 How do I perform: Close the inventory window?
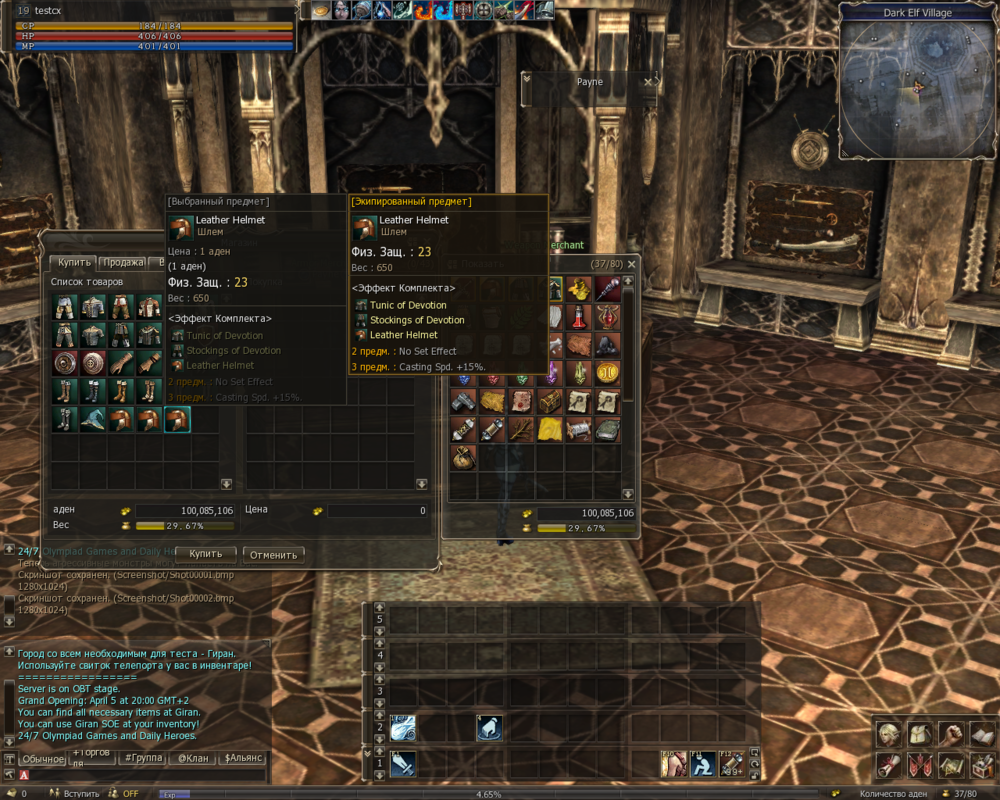[x=631, y=264]
